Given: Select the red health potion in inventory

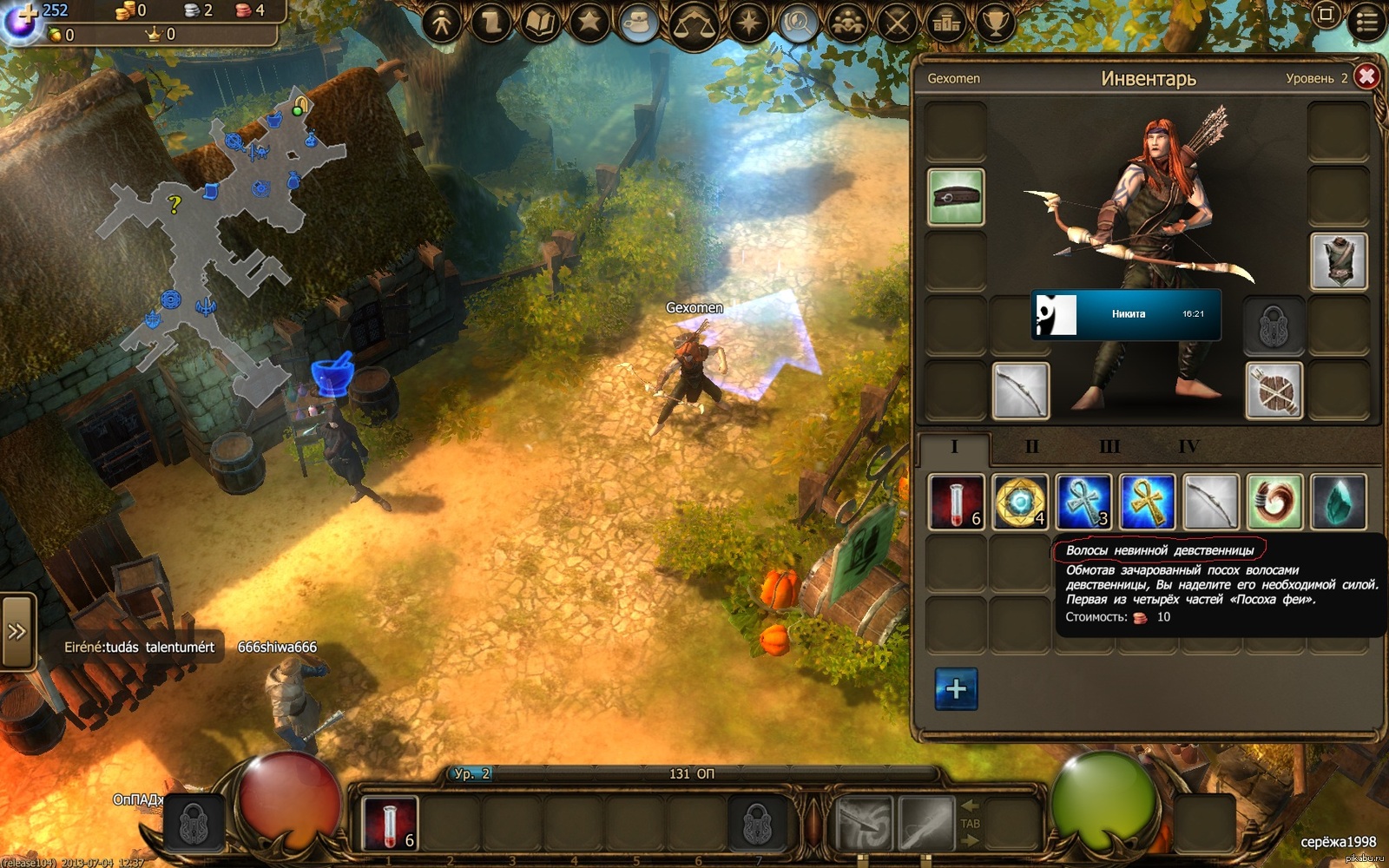Looking at the screenshot, I should point(956,502).
